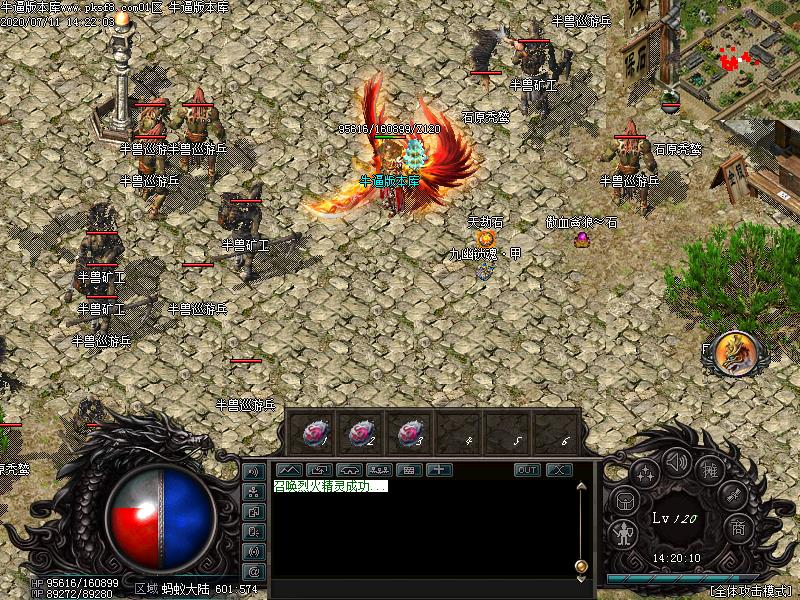800x600 pixels.
Task: Toggle the sound speaker round button
Action: [x=677, y=462]
